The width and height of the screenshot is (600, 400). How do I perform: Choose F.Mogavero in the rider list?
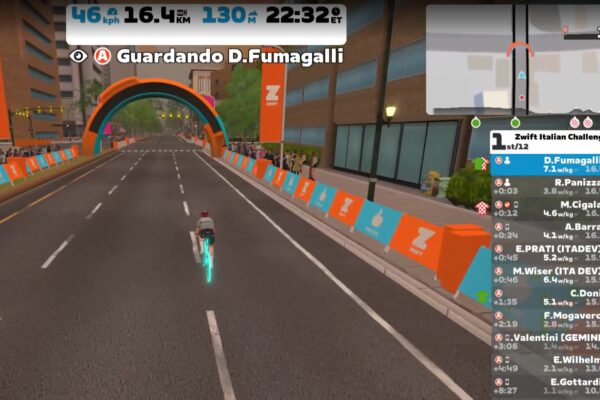pos(546,319)
